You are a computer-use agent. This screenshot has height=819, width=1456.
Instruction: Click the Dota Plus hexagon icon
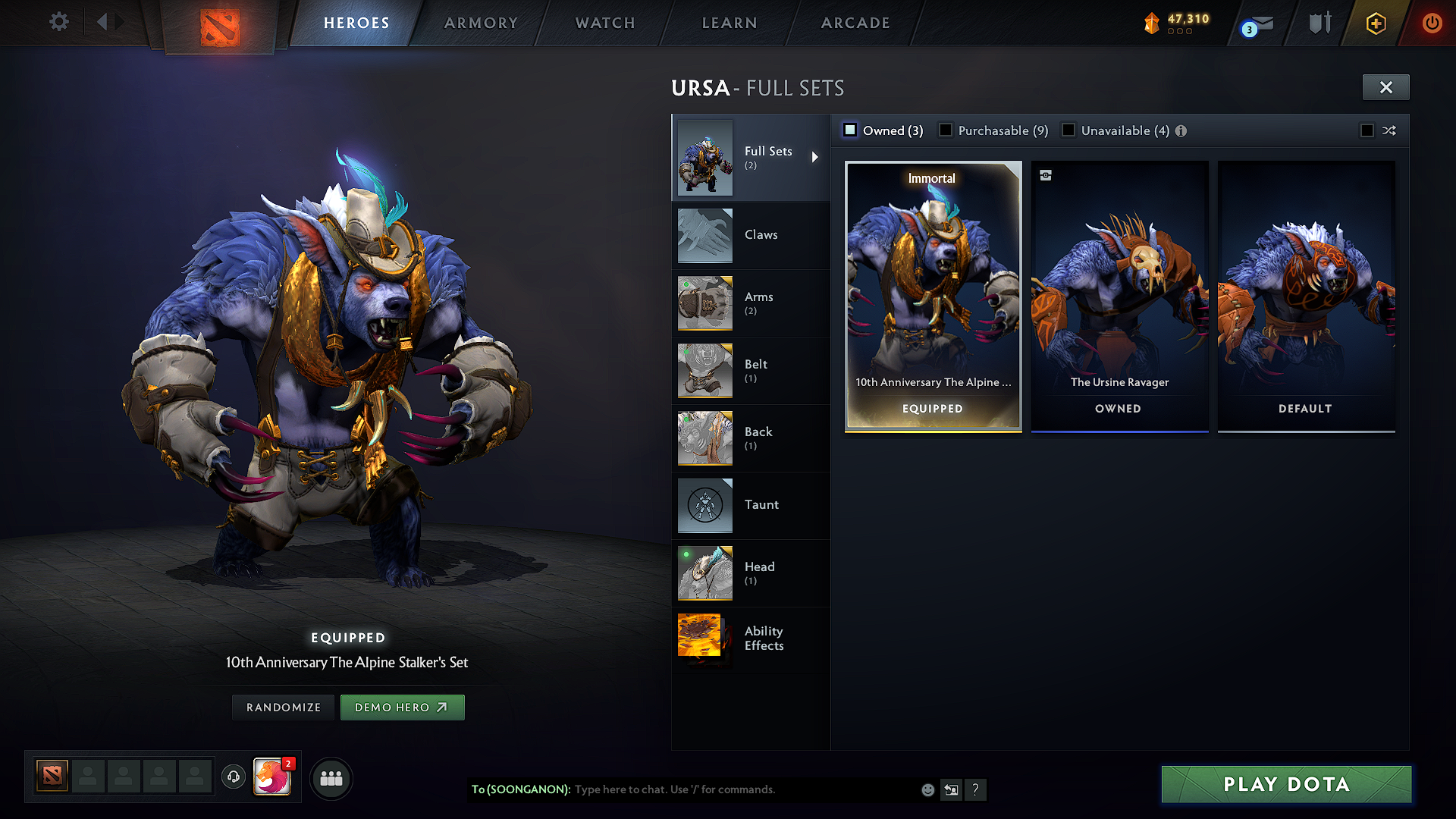(1375, 23)
